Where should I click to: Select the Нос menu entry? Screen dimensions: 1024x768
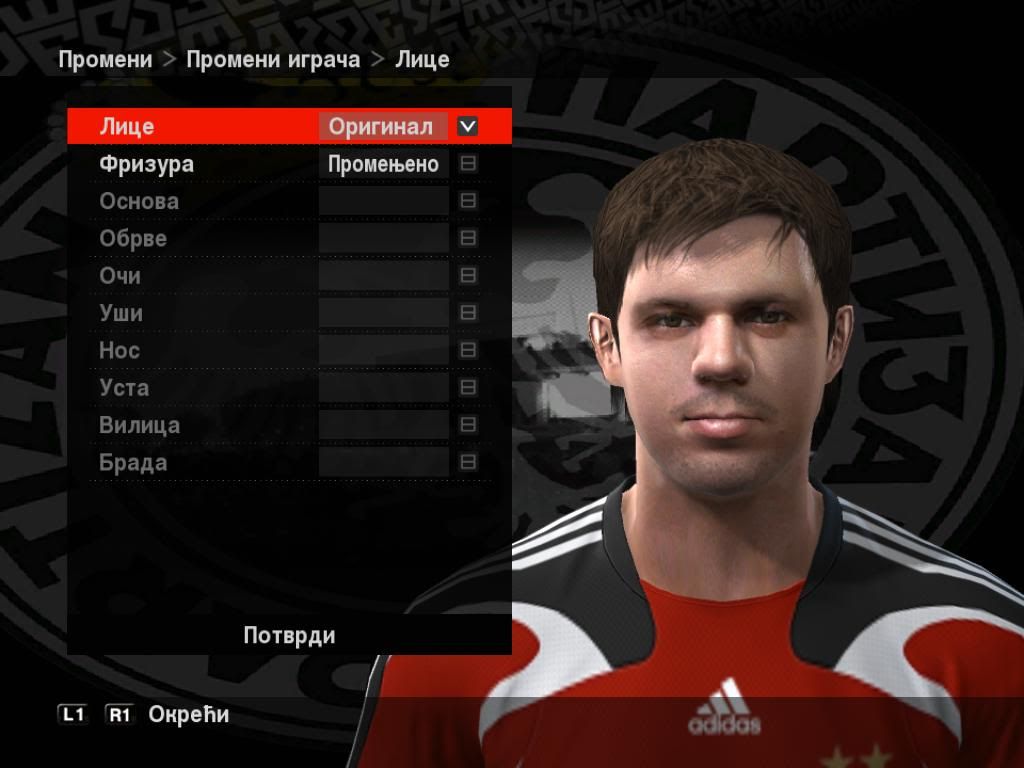[x=119, y=351]
